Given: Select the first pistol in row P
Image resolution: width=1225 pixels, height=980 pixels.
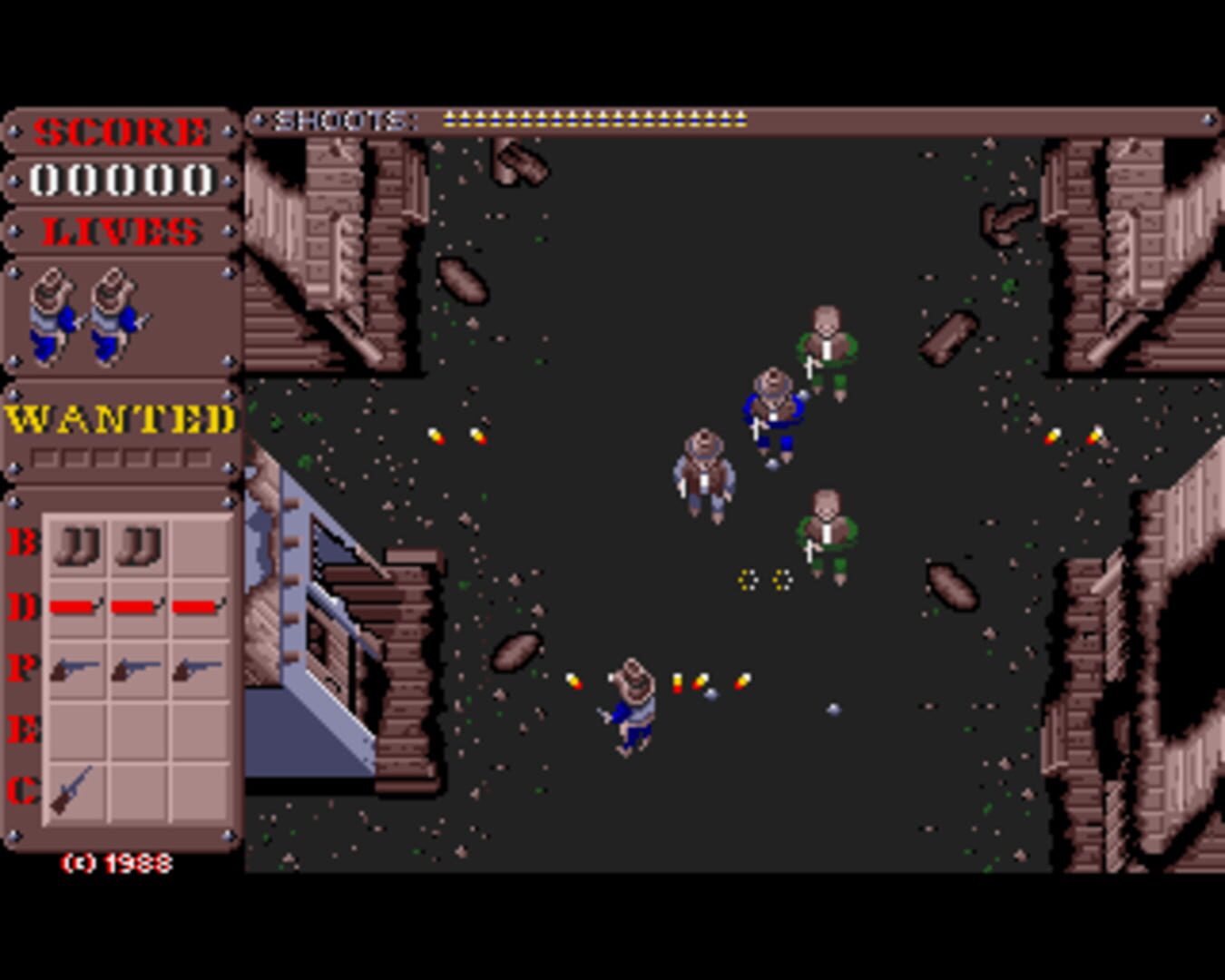Looking at the screenshot, I should (x=77, y=667).
